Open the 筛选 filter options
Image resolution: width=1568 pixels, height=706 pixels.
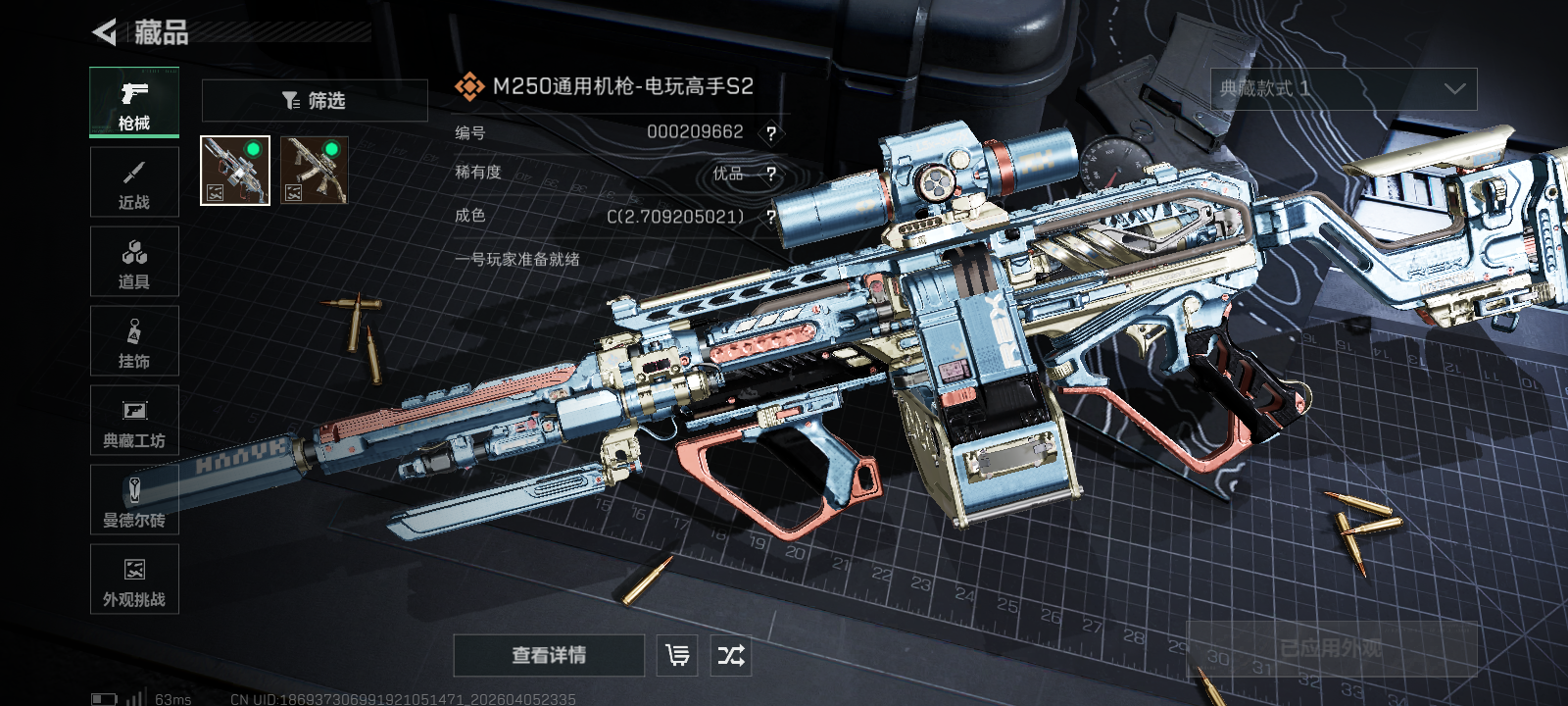pyautogui.click(x=315, y=101)
